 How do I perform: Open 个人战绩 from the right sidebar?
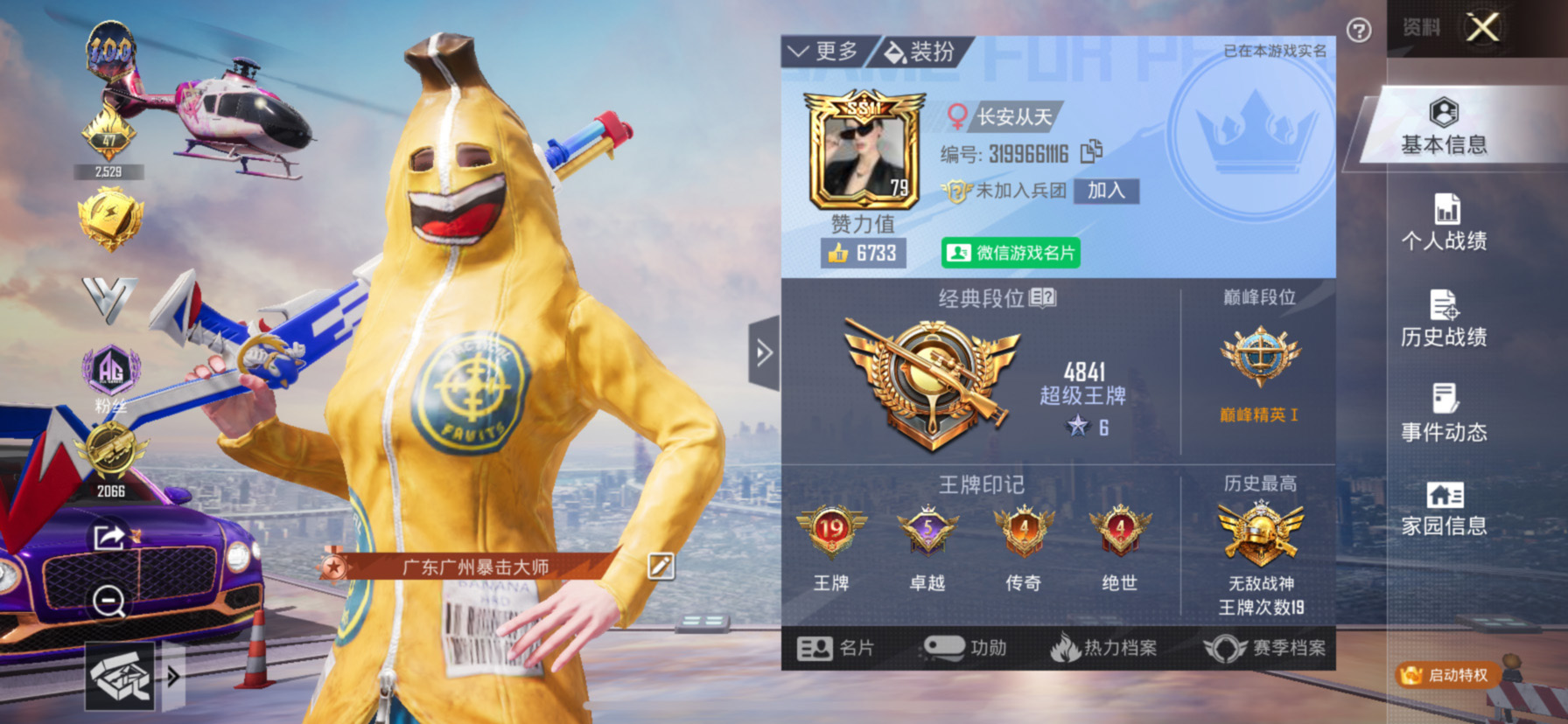click(x=1445, y=220)
